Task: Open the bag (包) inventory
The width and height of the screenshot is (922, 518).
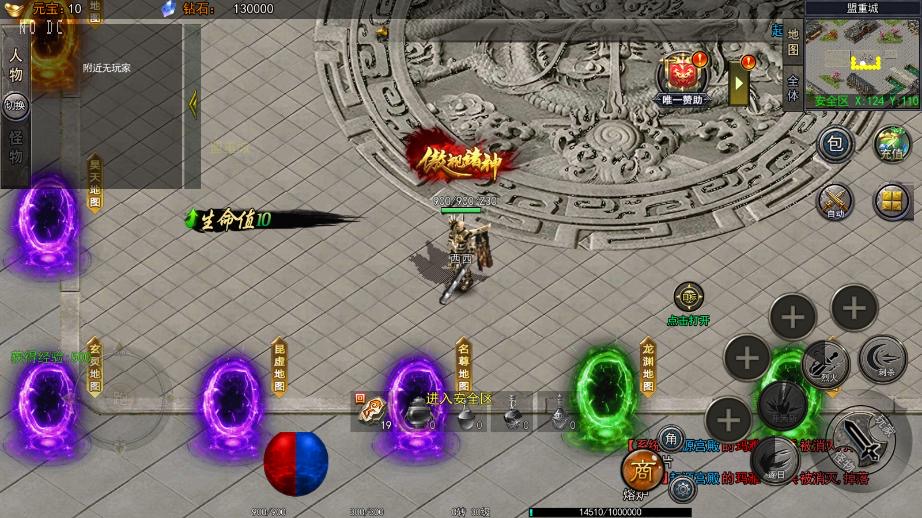Action: [836, 145]
